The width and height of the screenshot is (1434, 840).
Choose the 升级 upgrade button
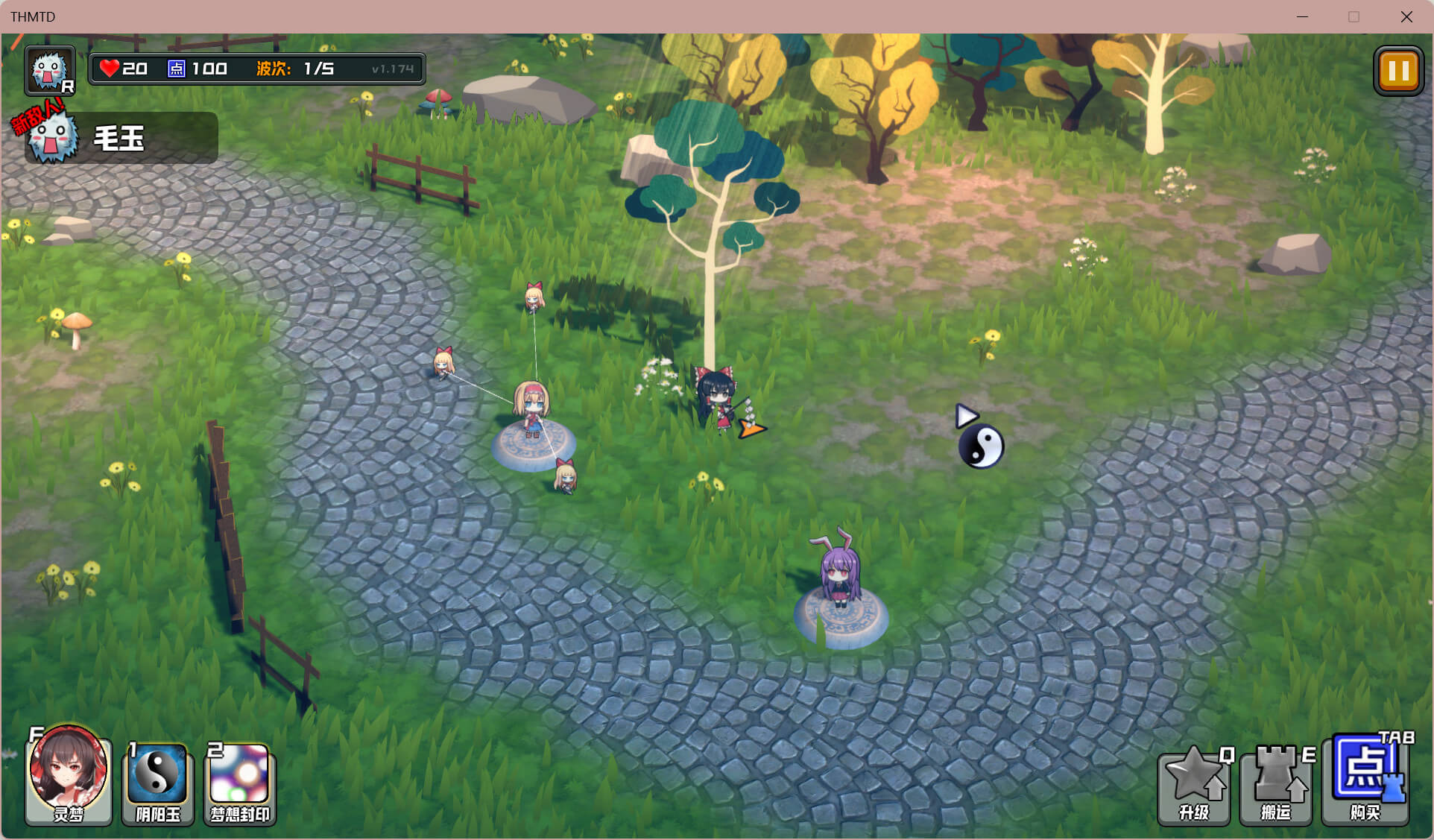coord(1193,786)
